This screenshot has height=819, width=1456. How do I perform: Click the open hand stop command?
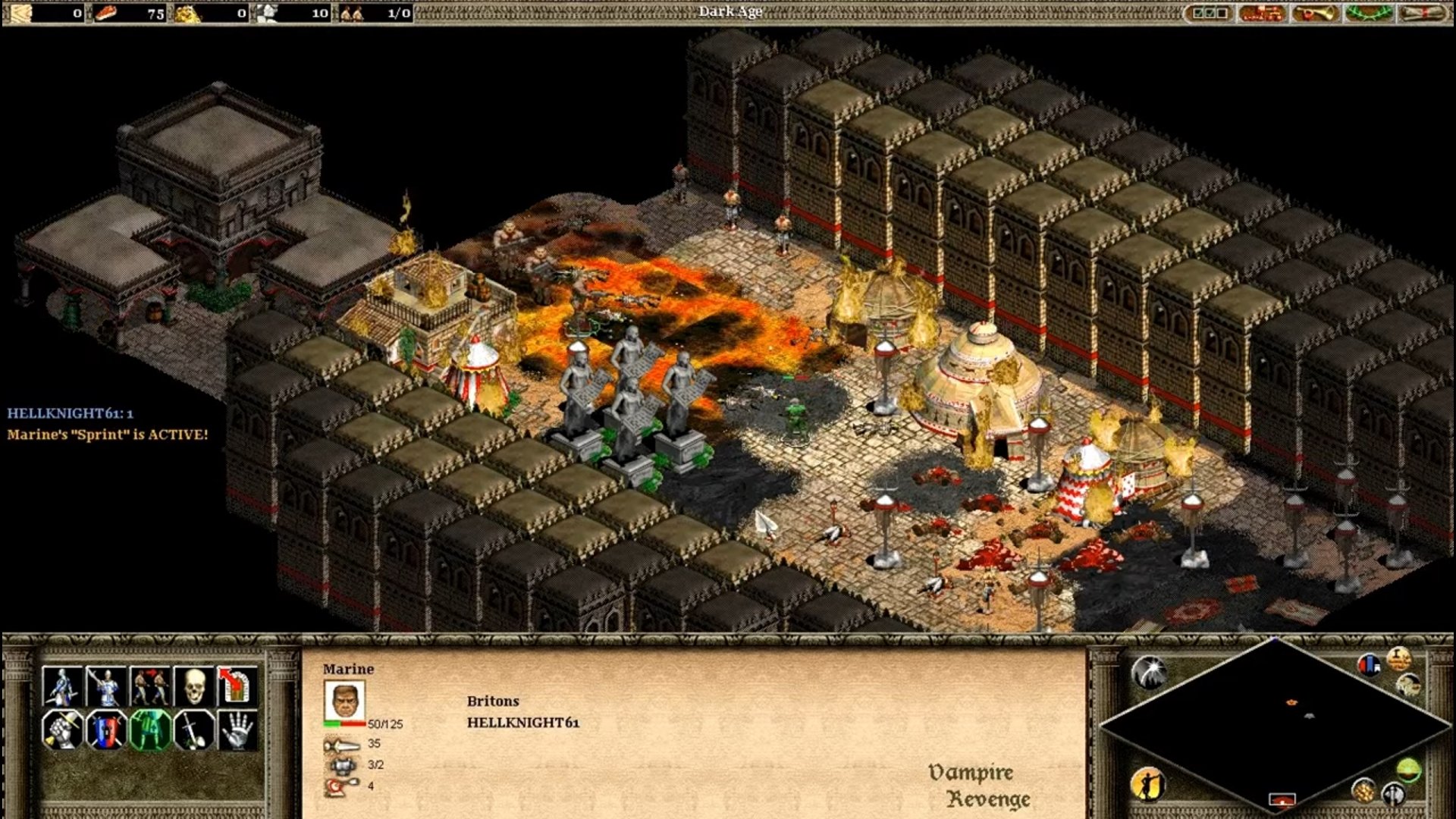coord(237,730)
